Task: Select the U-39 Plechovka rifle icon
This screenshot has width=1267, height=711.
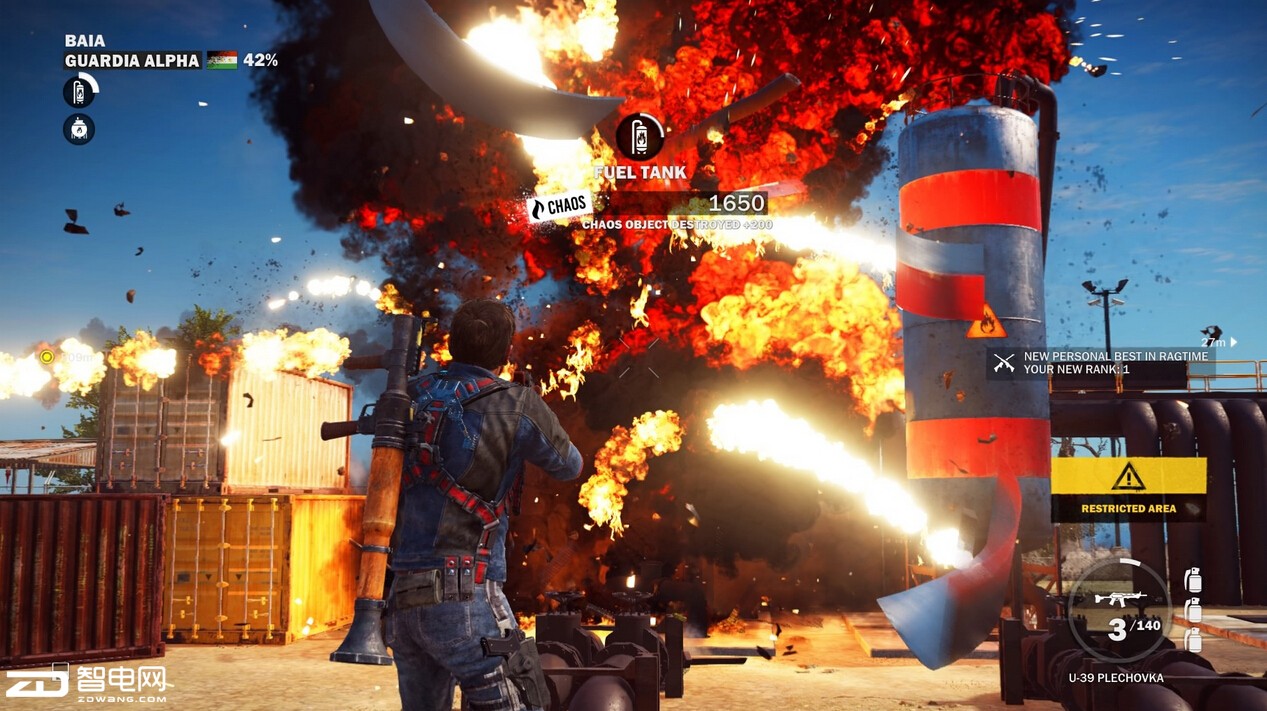Action: tap(1119, 599)
